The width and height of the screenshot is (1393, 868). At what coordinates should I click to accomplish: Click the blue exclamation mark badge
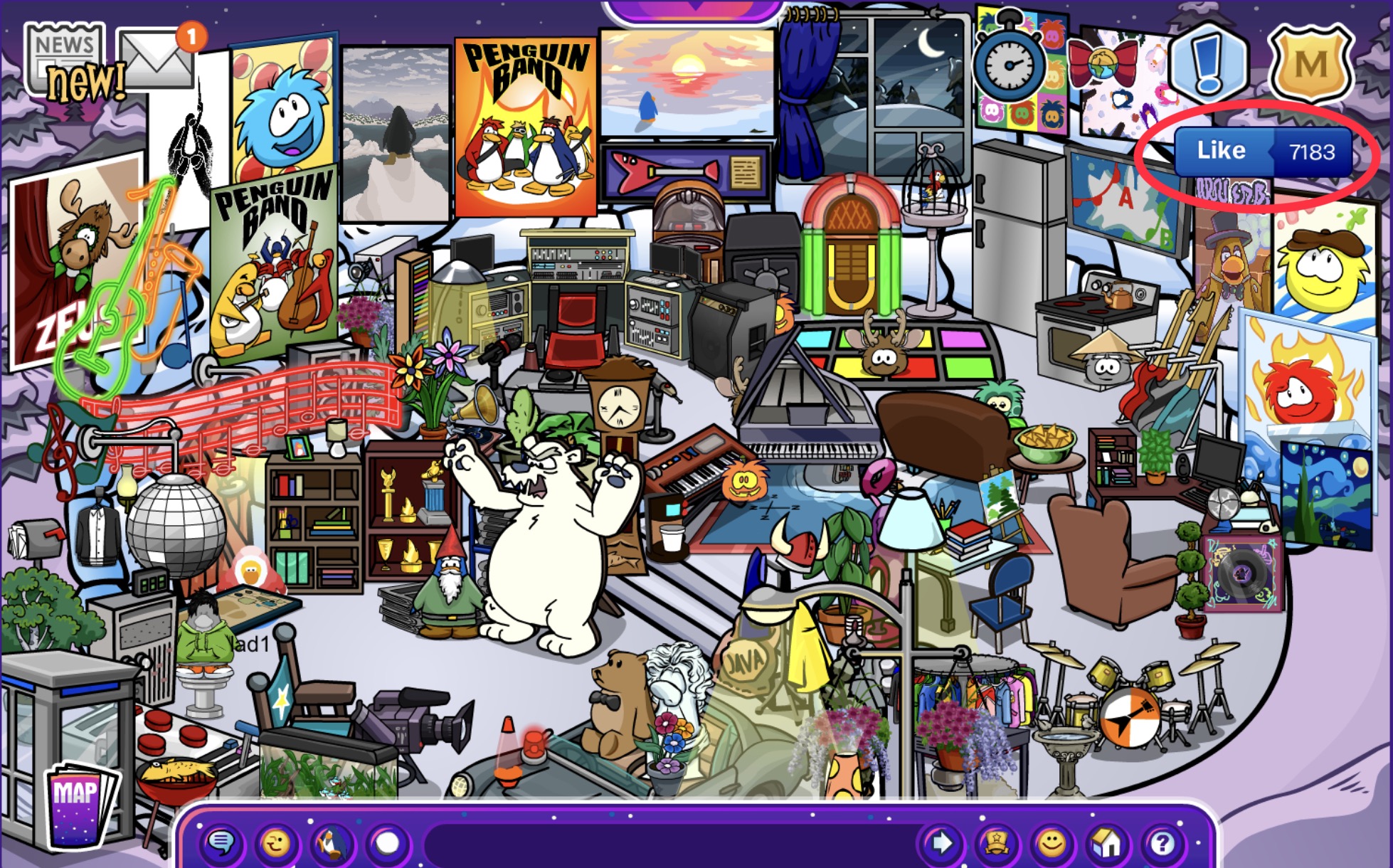point(1207,61)
